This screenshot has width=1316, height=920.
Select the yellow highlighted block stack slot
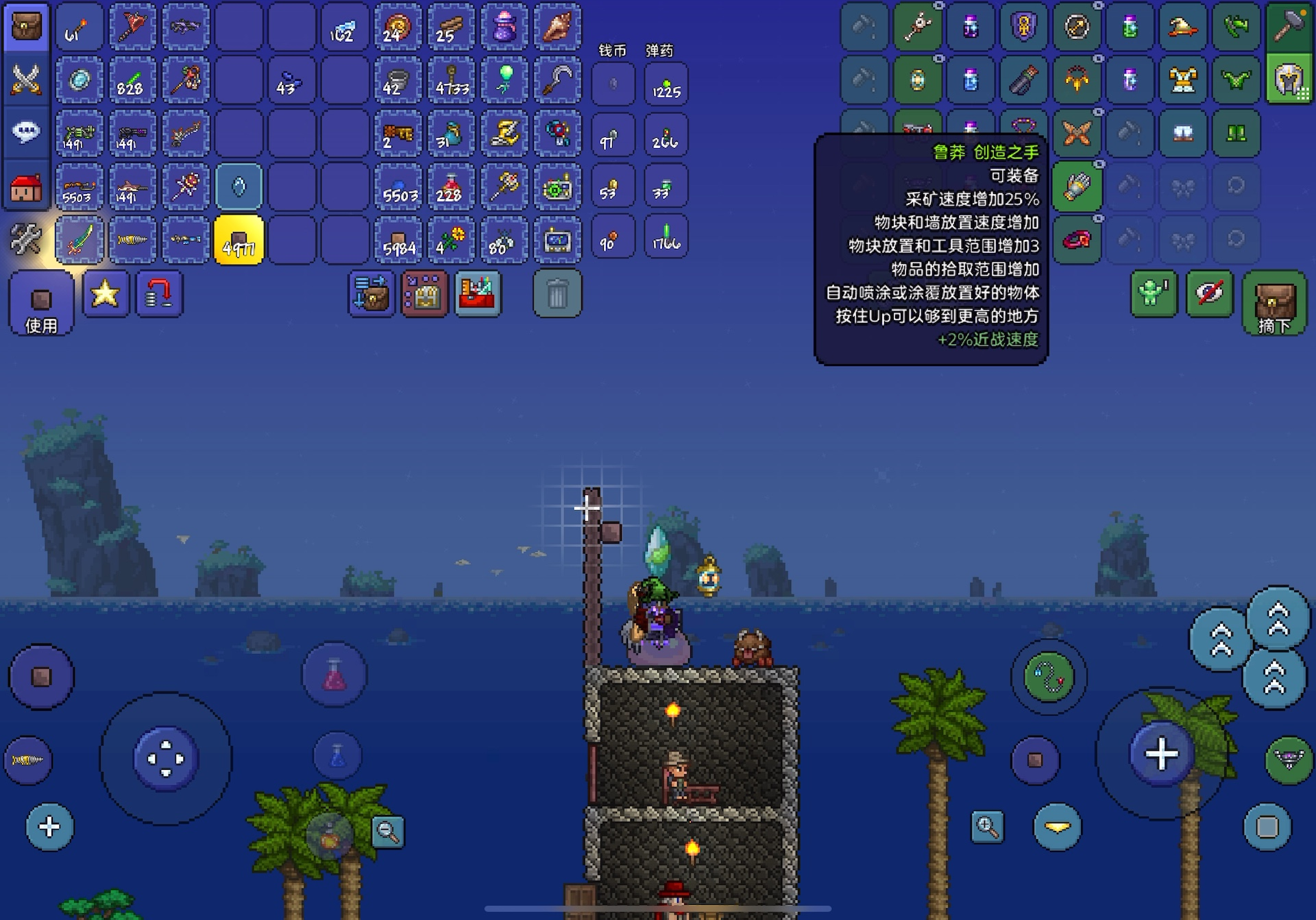pyautogui.click(x=239, y=241)
